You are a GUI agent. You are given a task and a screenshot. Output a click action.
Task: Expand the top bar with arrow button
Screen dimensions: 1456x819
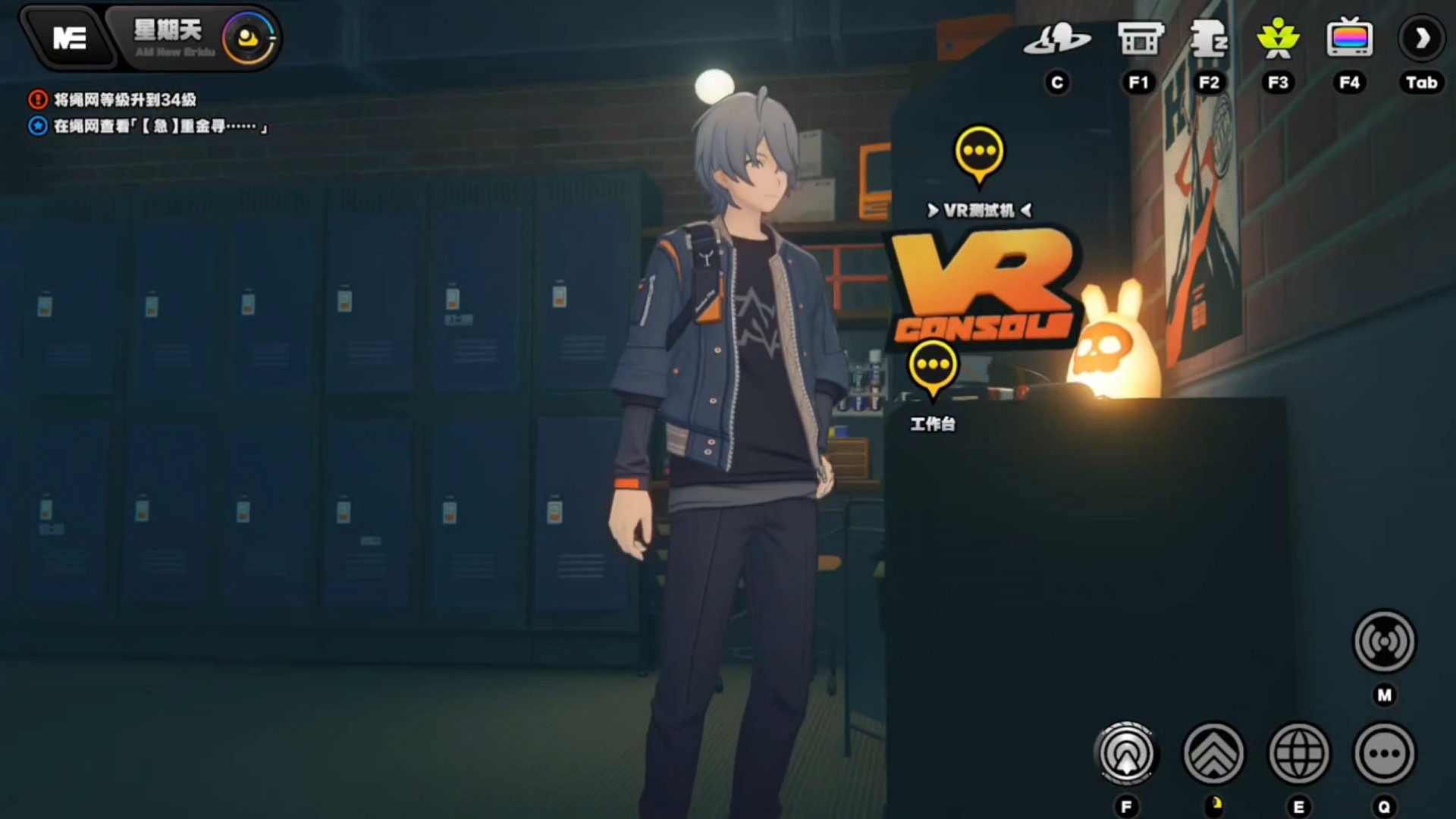click(x=1421, y=39)
